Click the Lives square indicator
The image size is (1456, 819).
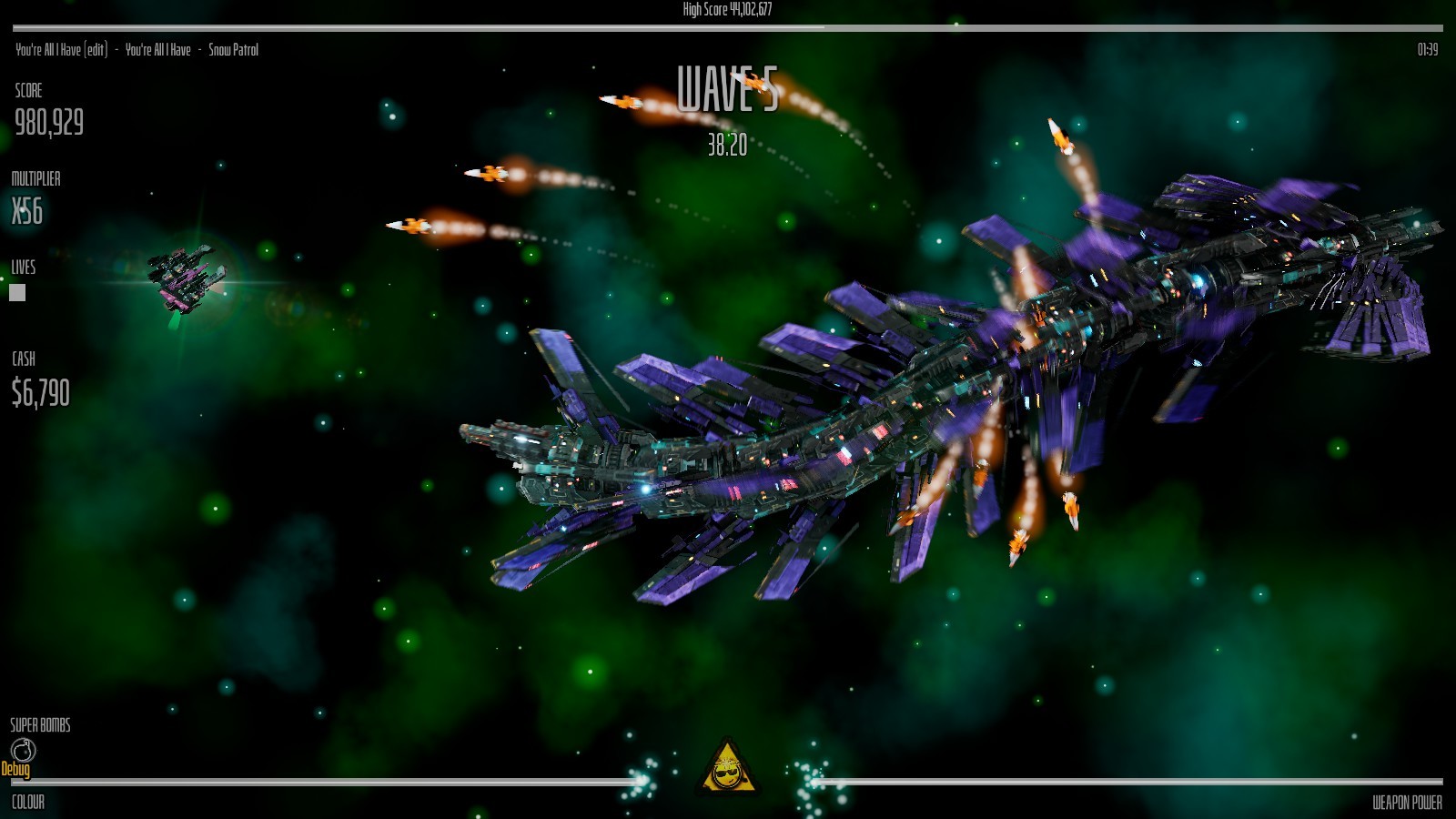coord(16,292)
